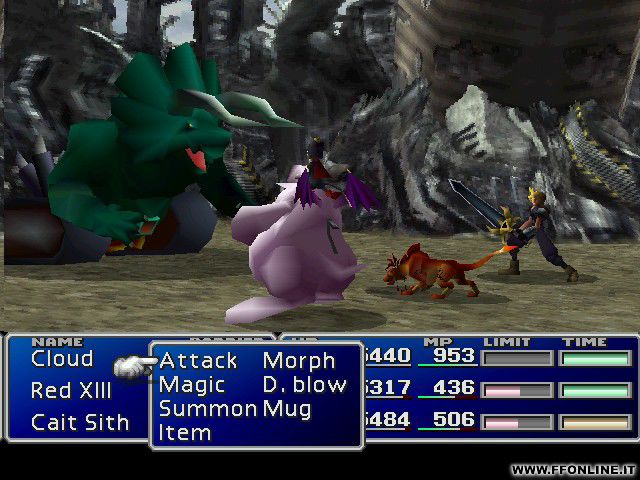Choose Cait Sith in the party list
This screenshot has height=480, width=640.
coord(80,422)
